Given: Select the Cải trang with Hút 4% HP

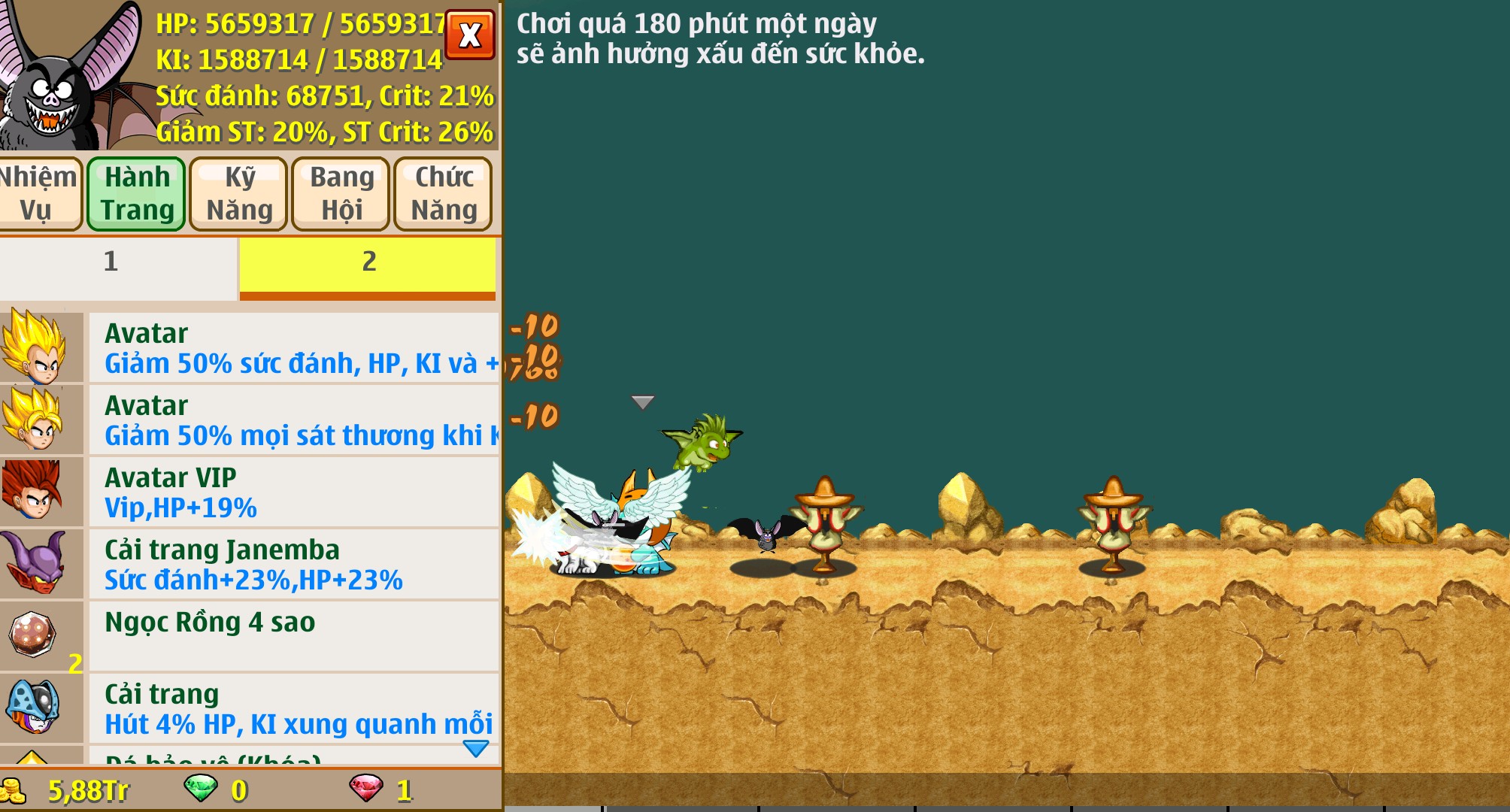Looking at the screenshot, I should pyautogui.click(x=293, y=708).
